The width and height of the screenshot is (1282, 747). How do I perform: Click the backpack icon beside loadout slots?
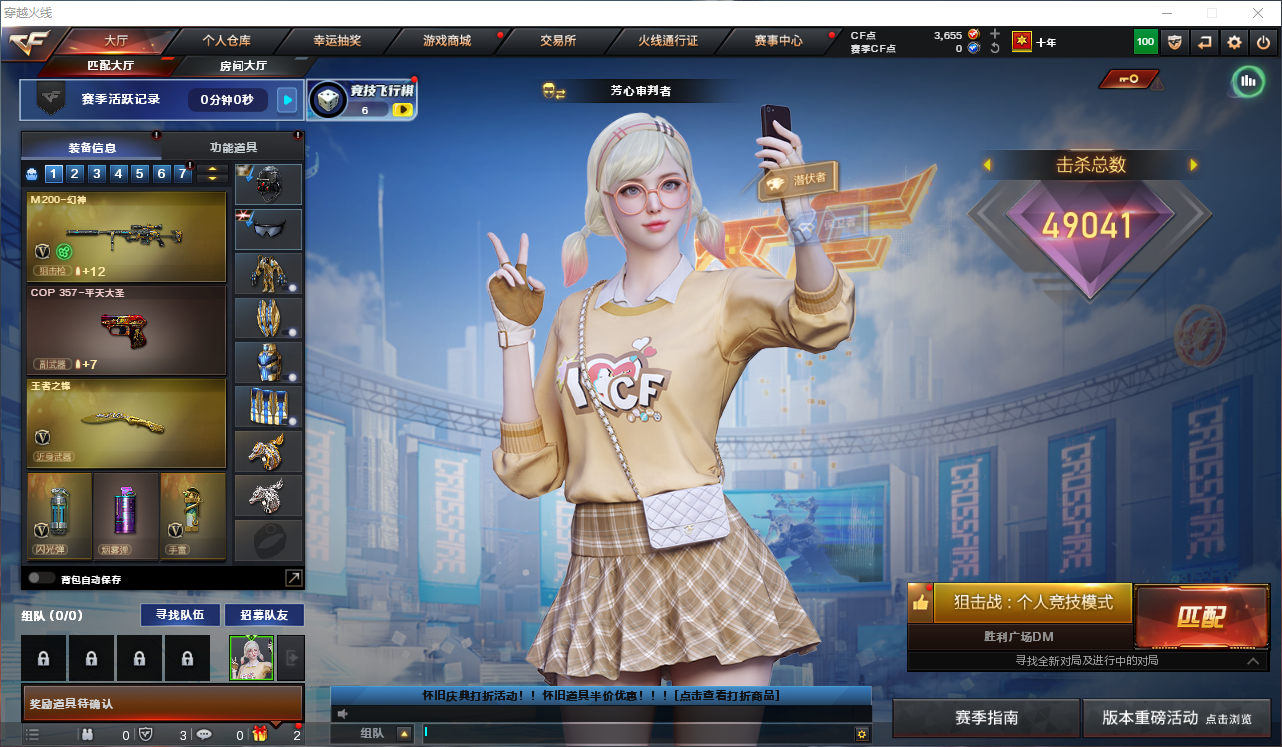pos(30,173)
